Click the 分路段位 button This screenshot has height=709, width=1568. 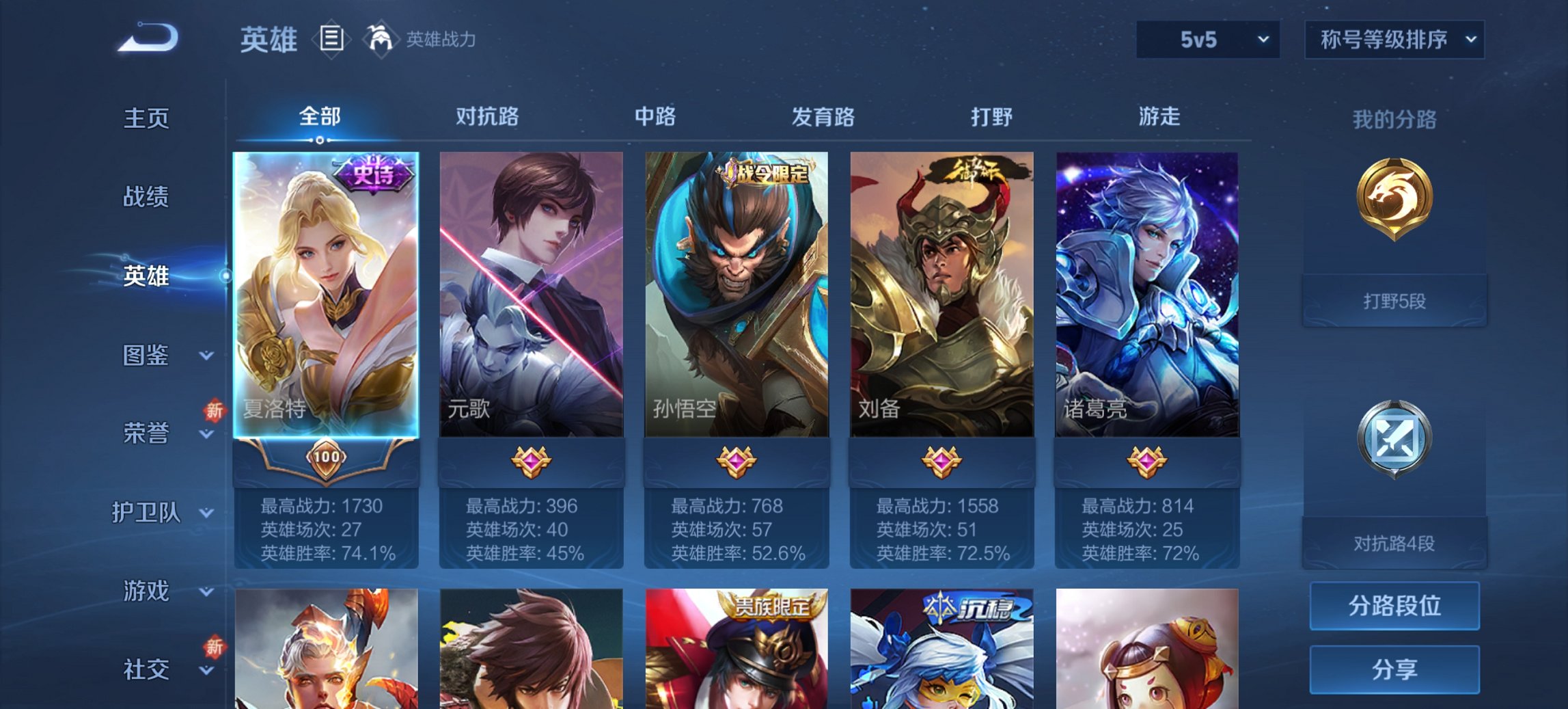click(1394, 606)
